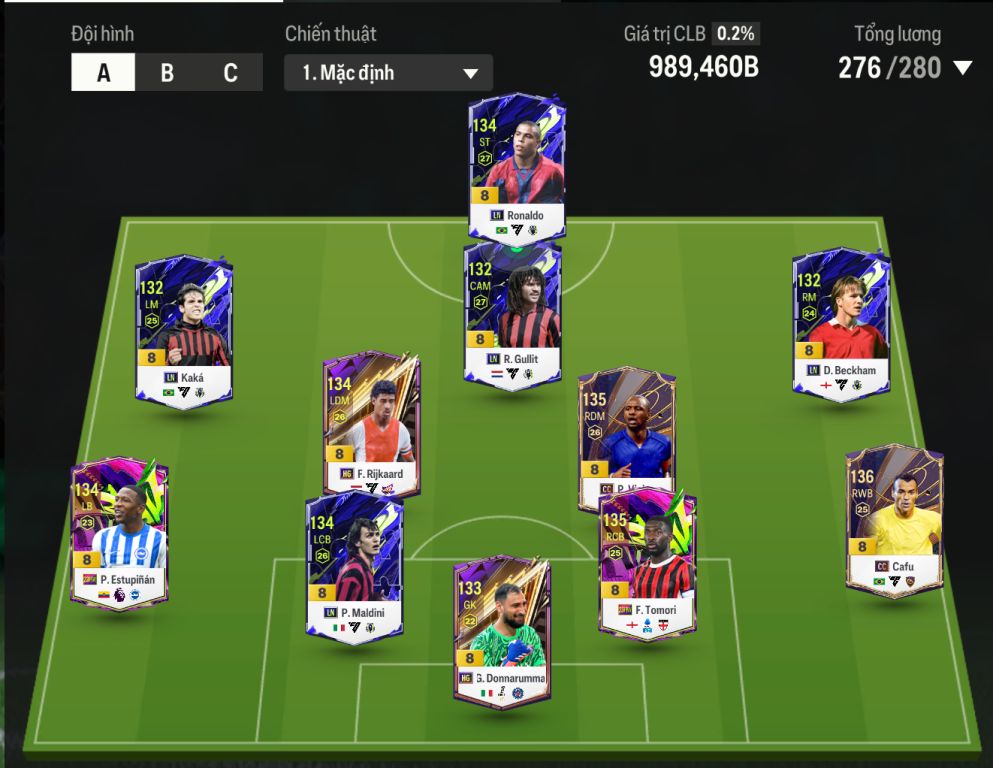Switch to squad tab A

pos(103,73)
